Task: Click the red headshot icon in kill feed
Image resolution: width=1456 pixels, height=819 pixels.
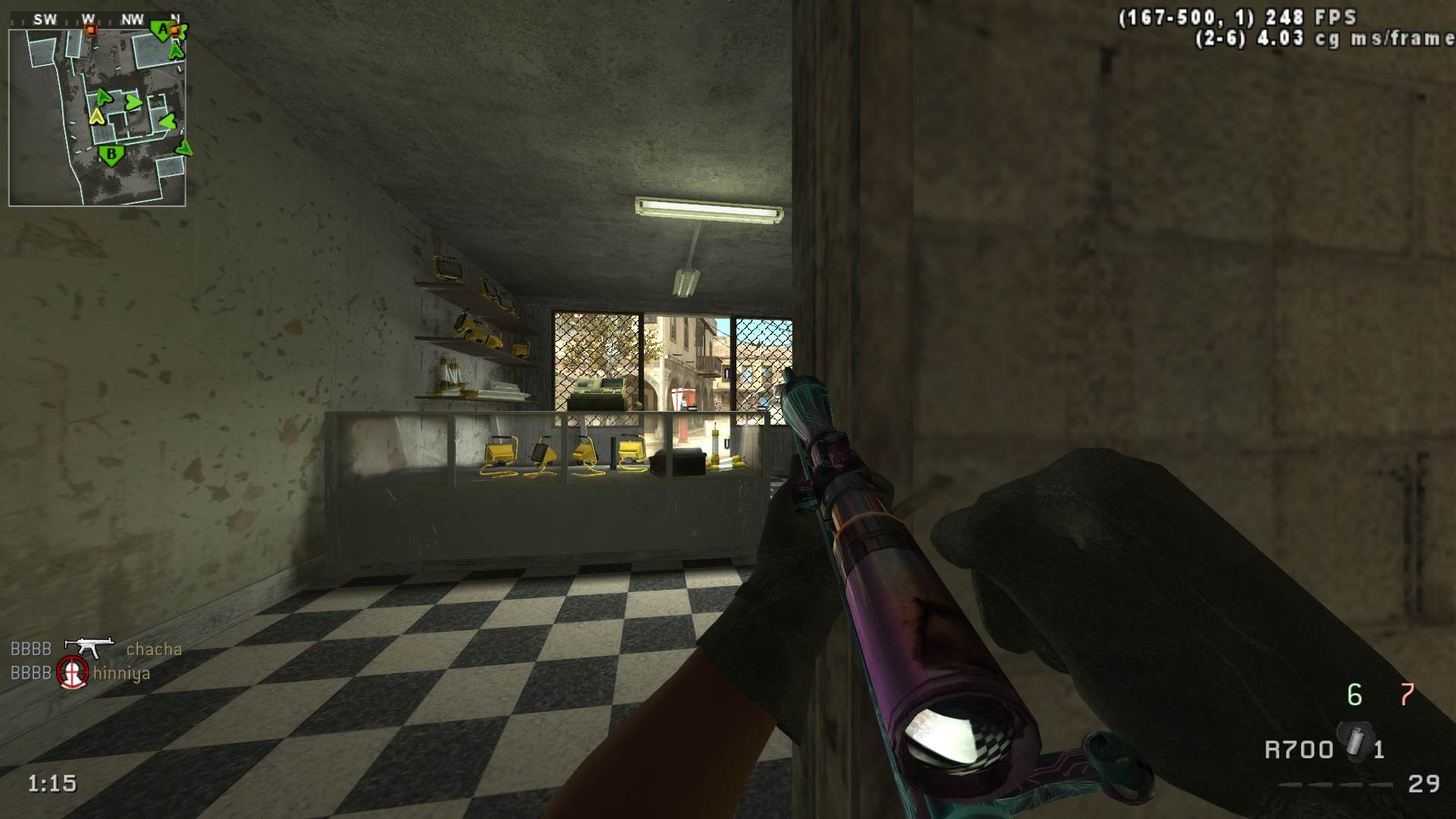Action: 73,673
